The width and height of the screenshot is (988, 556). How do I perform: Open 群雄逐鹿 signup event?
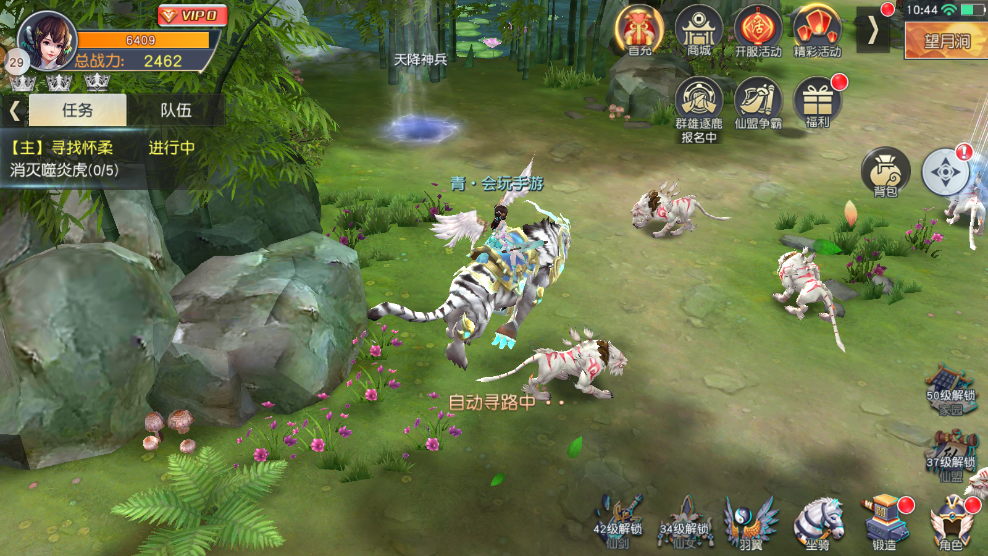pos(699,105)
